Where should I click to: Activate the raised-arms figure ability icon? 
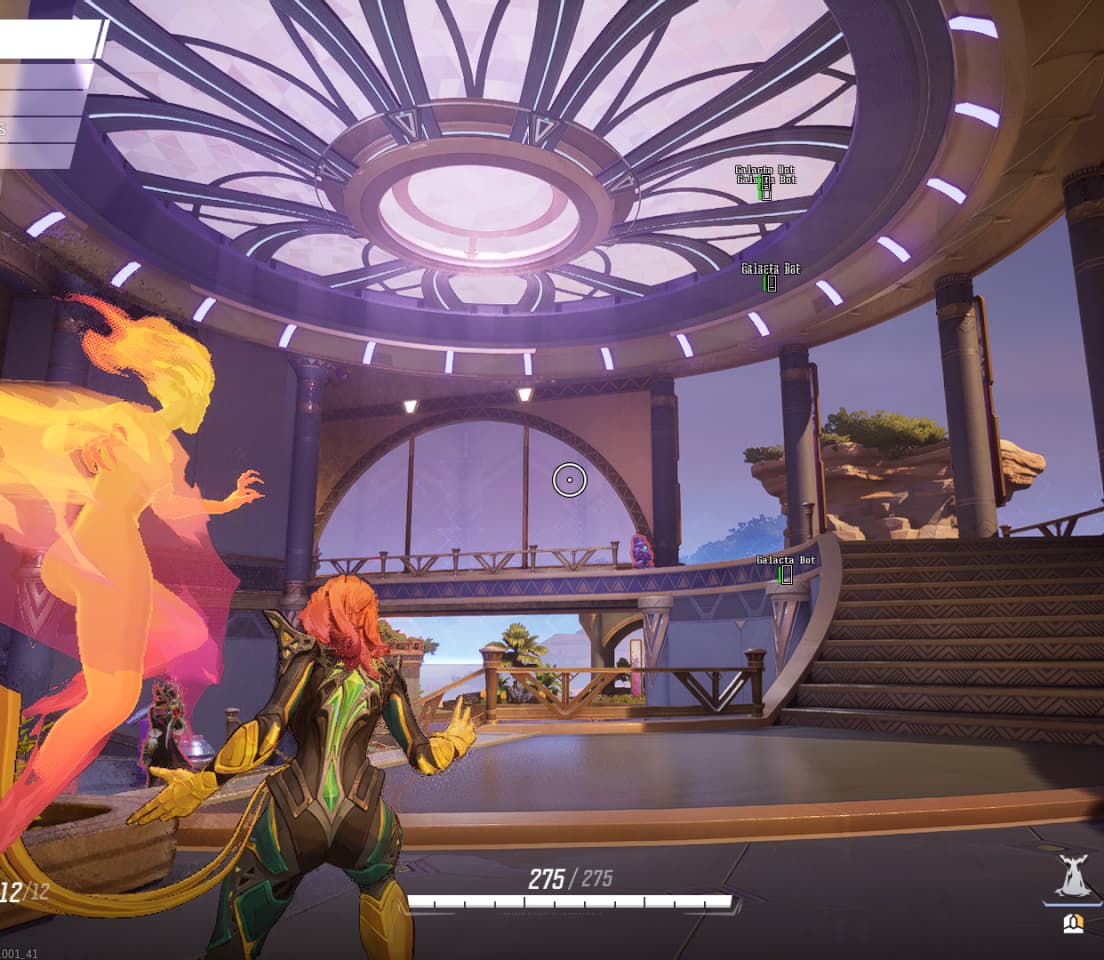point(1073,877)
